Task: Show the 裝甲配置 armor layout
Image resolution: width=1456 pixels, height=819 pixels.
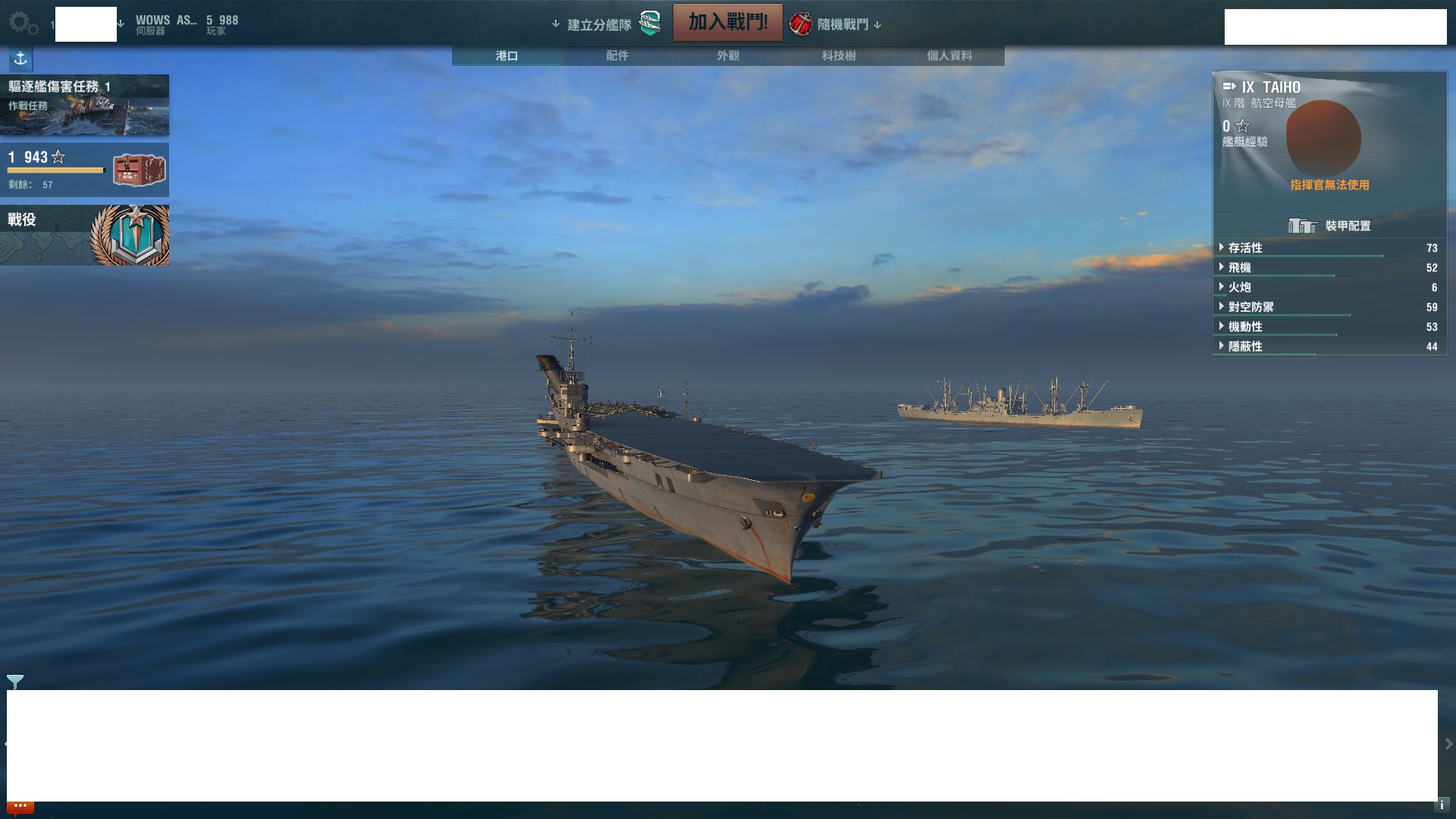Action: tap(1329, 226)
